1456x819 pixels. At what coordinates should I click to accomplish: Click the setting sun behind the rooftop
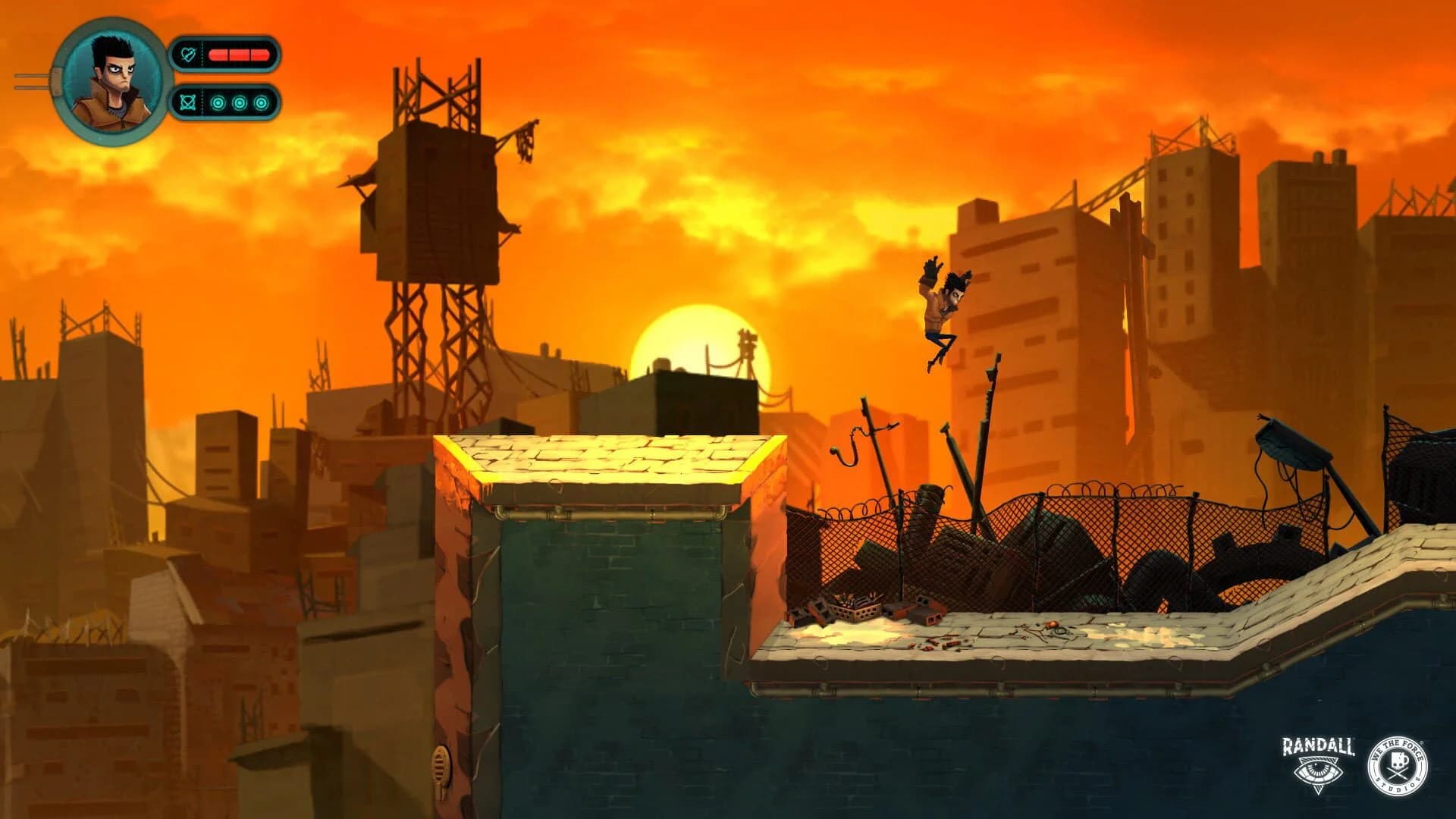701,337
